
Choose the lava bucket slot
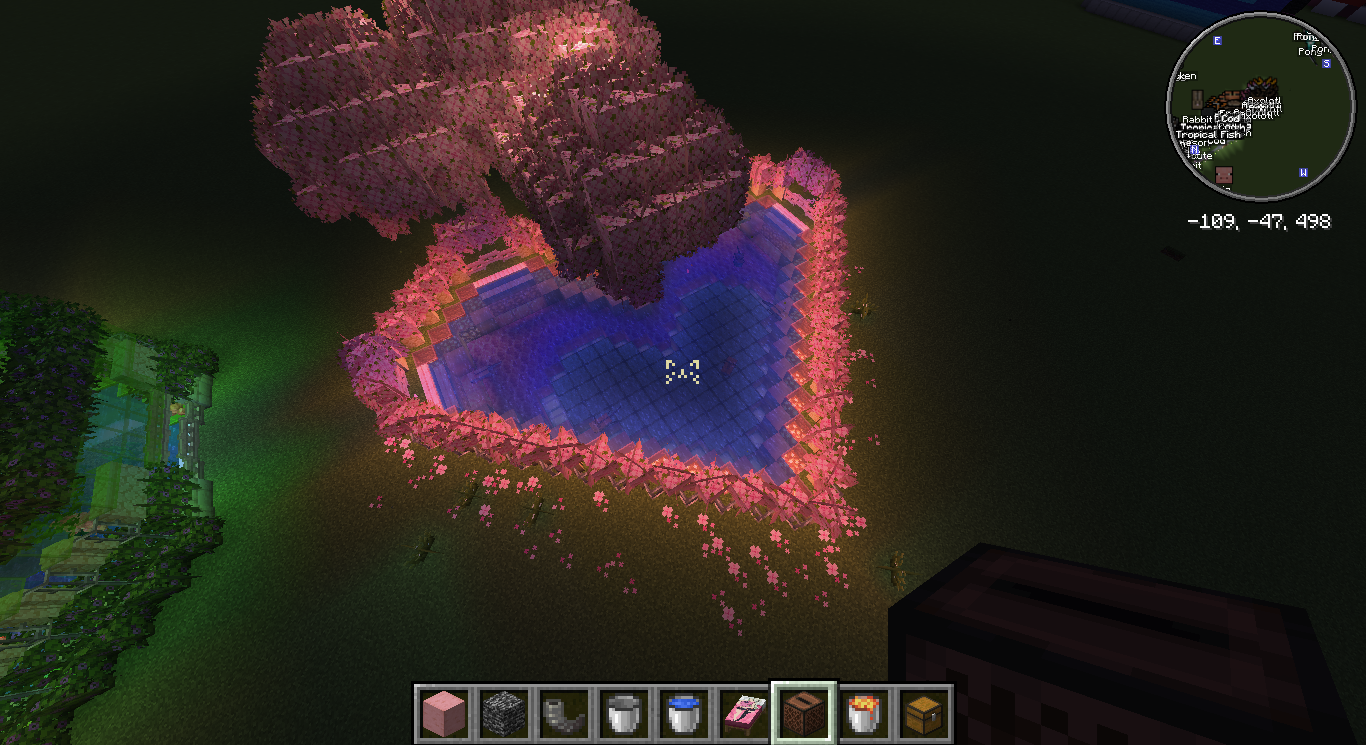pyautogui.click(x=863, y=714)
